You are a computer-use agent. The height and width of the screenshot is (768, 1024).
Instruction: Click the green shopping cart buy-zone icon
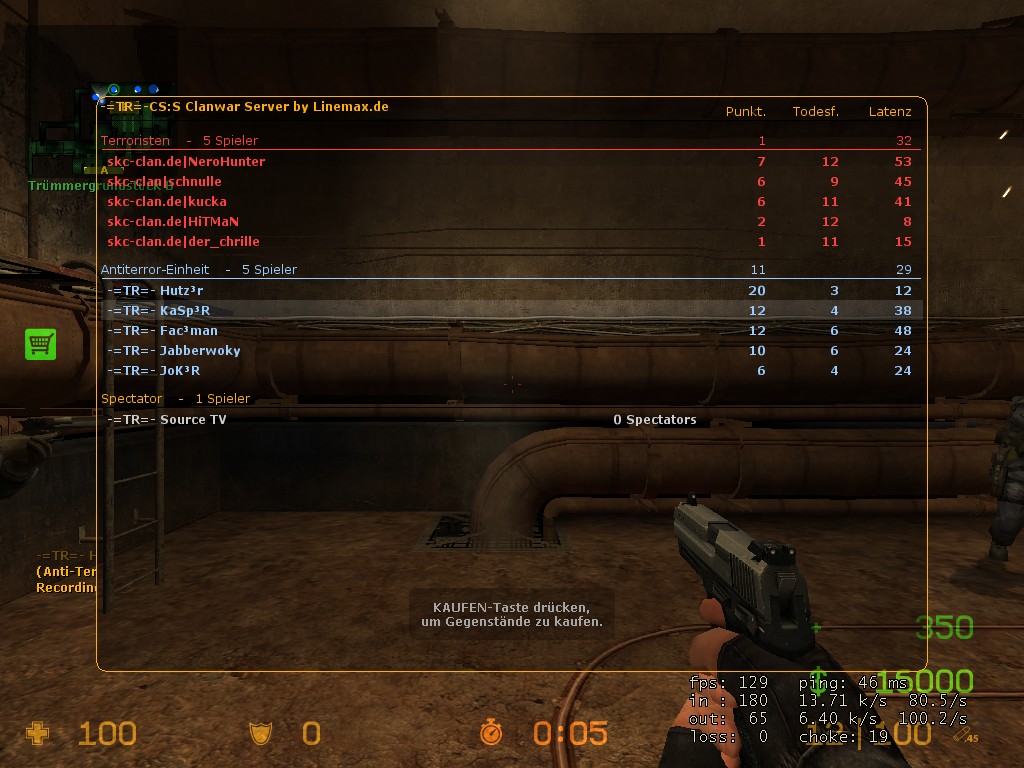click(x=40, y=344)
